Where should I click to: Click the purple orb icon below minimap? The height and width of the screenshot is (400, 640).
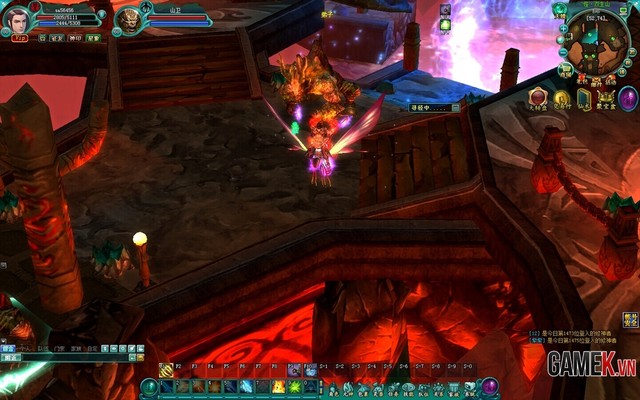point(628,98)
